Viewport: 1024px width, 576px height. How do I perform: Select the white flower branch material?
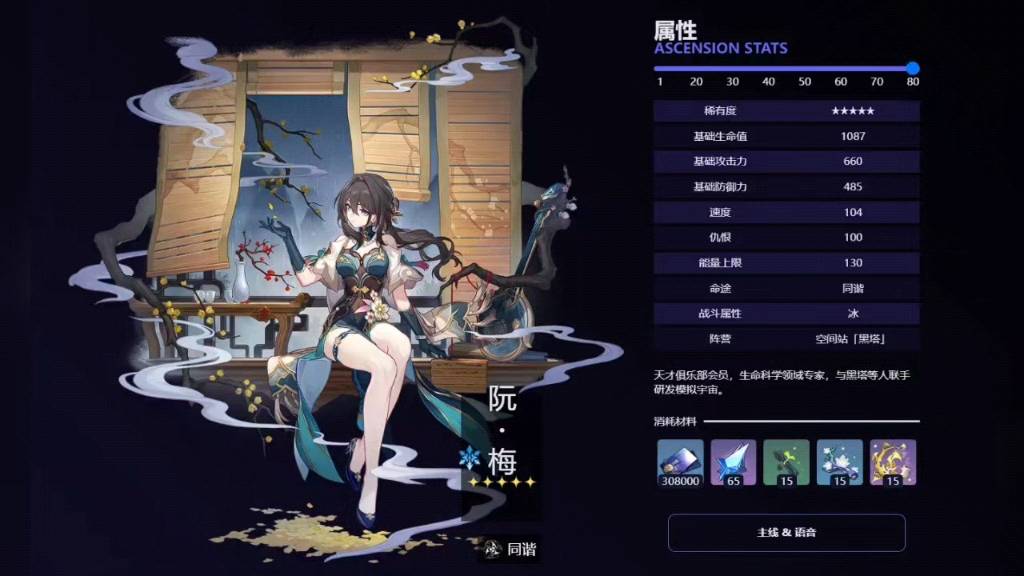839,462
